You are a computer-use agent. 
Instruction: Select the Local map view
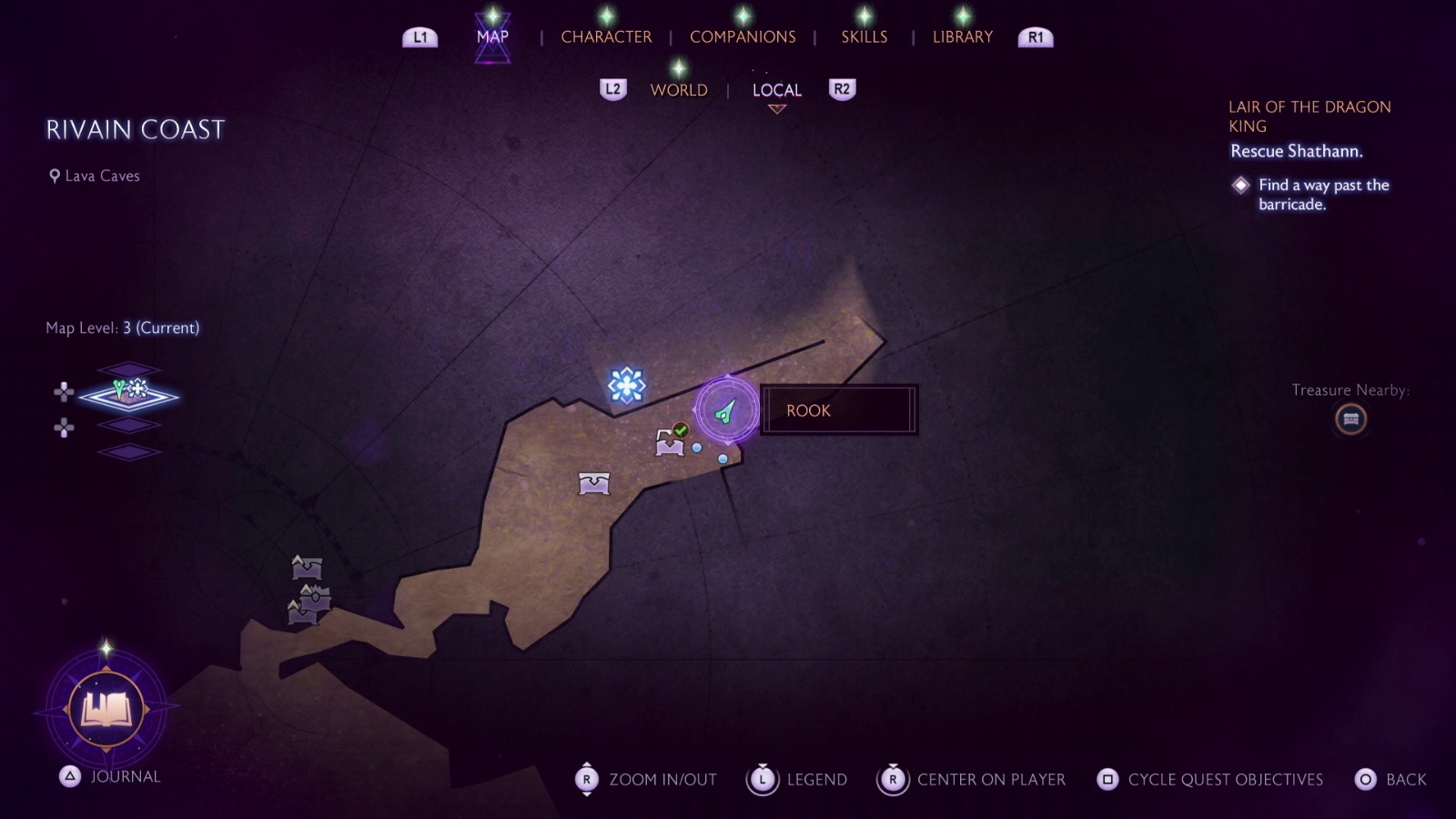[776, 90]
